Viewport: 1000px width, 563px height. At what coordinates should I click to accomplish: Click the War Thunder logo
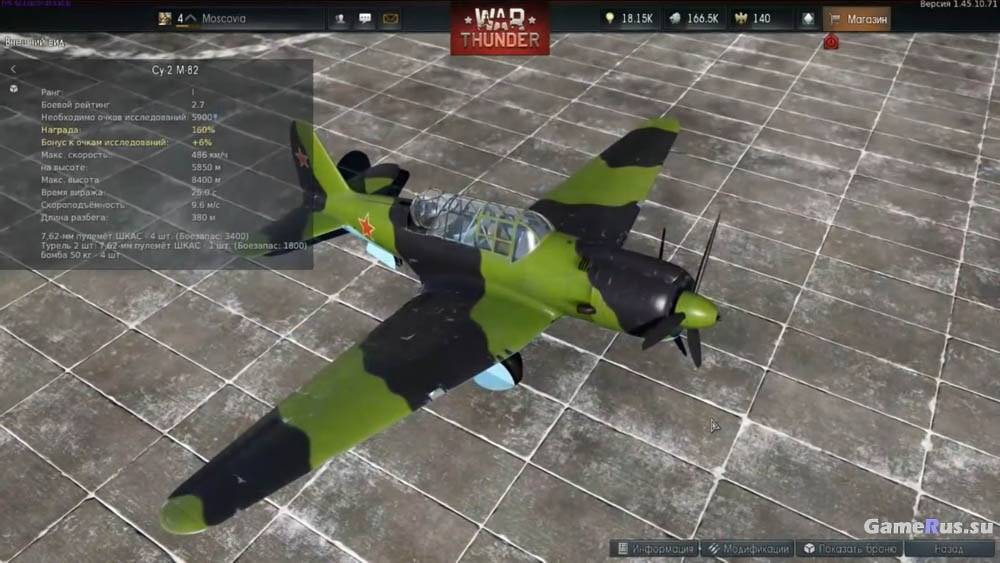point(499,28)
